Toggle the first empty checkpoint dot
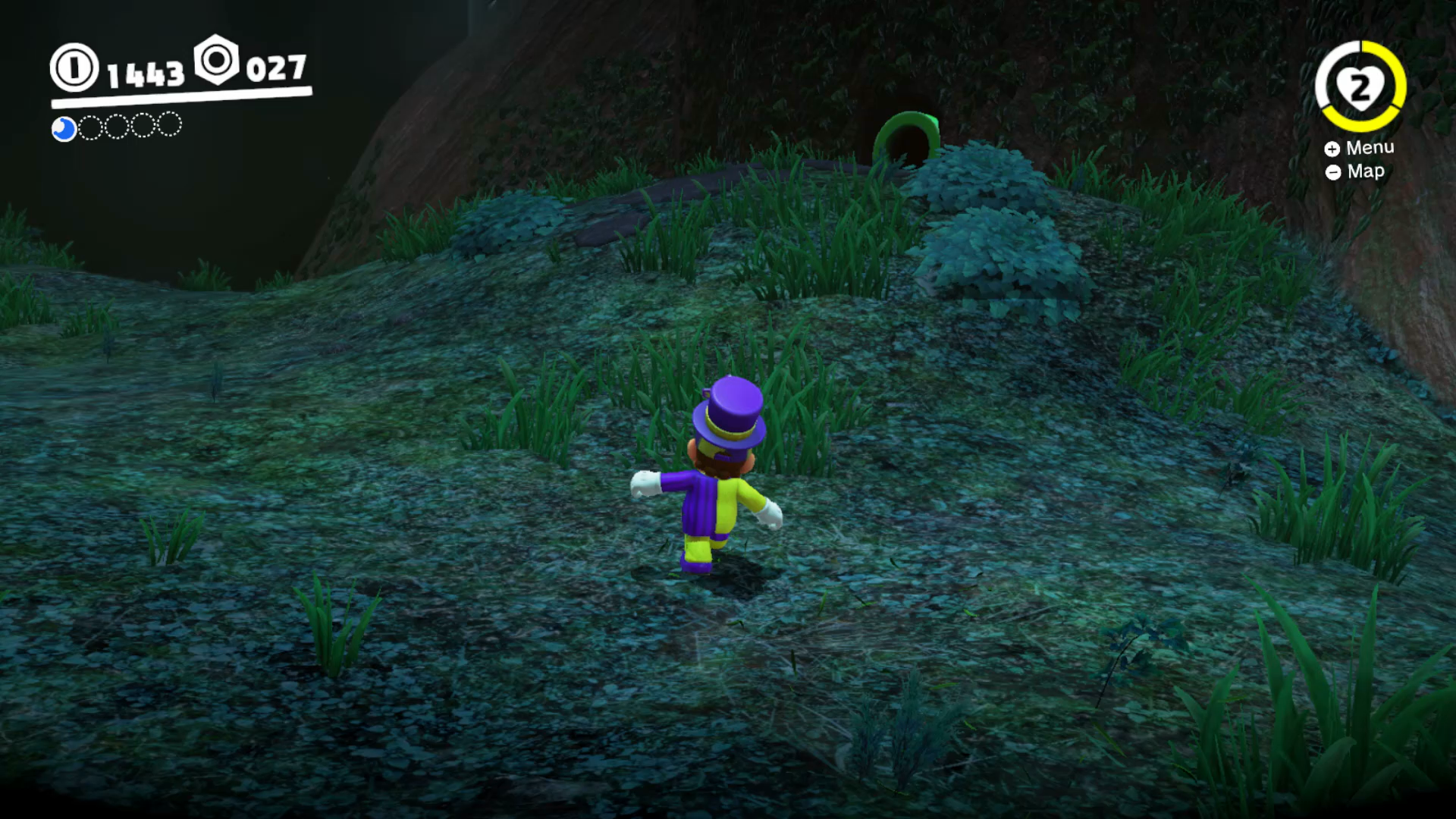 91,127
